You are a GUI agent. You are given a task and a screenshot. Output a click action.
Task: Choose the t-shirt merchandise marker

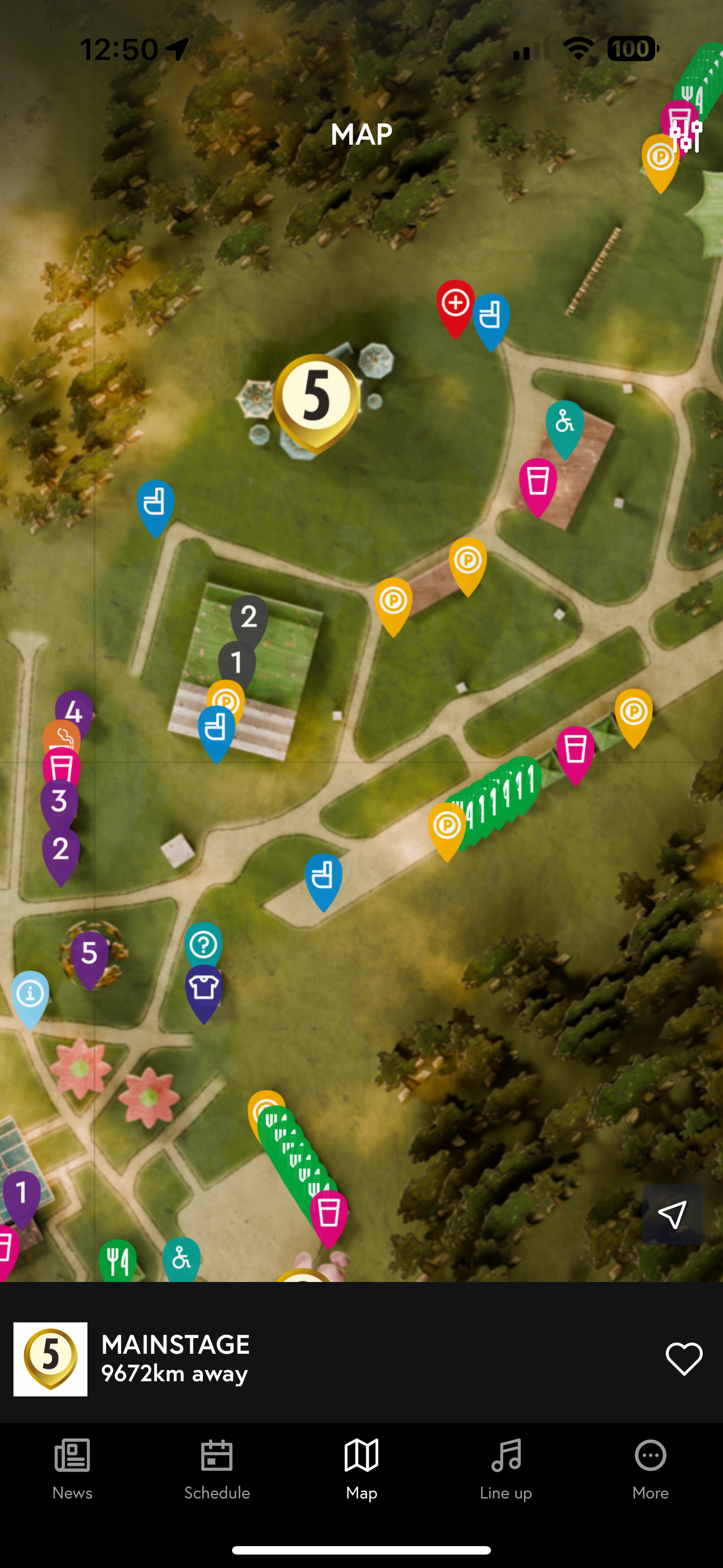[204, 988]
